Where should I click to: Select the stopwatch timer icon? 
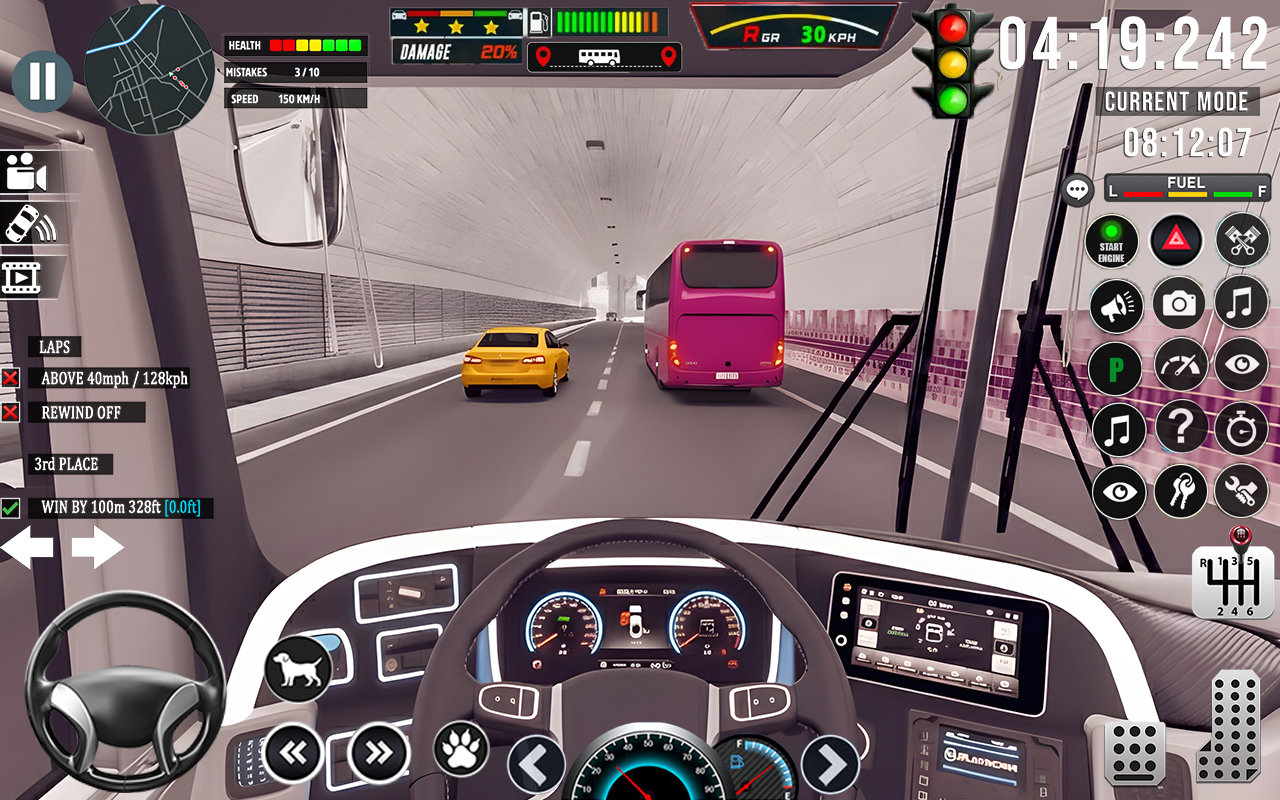(1241, 429)
